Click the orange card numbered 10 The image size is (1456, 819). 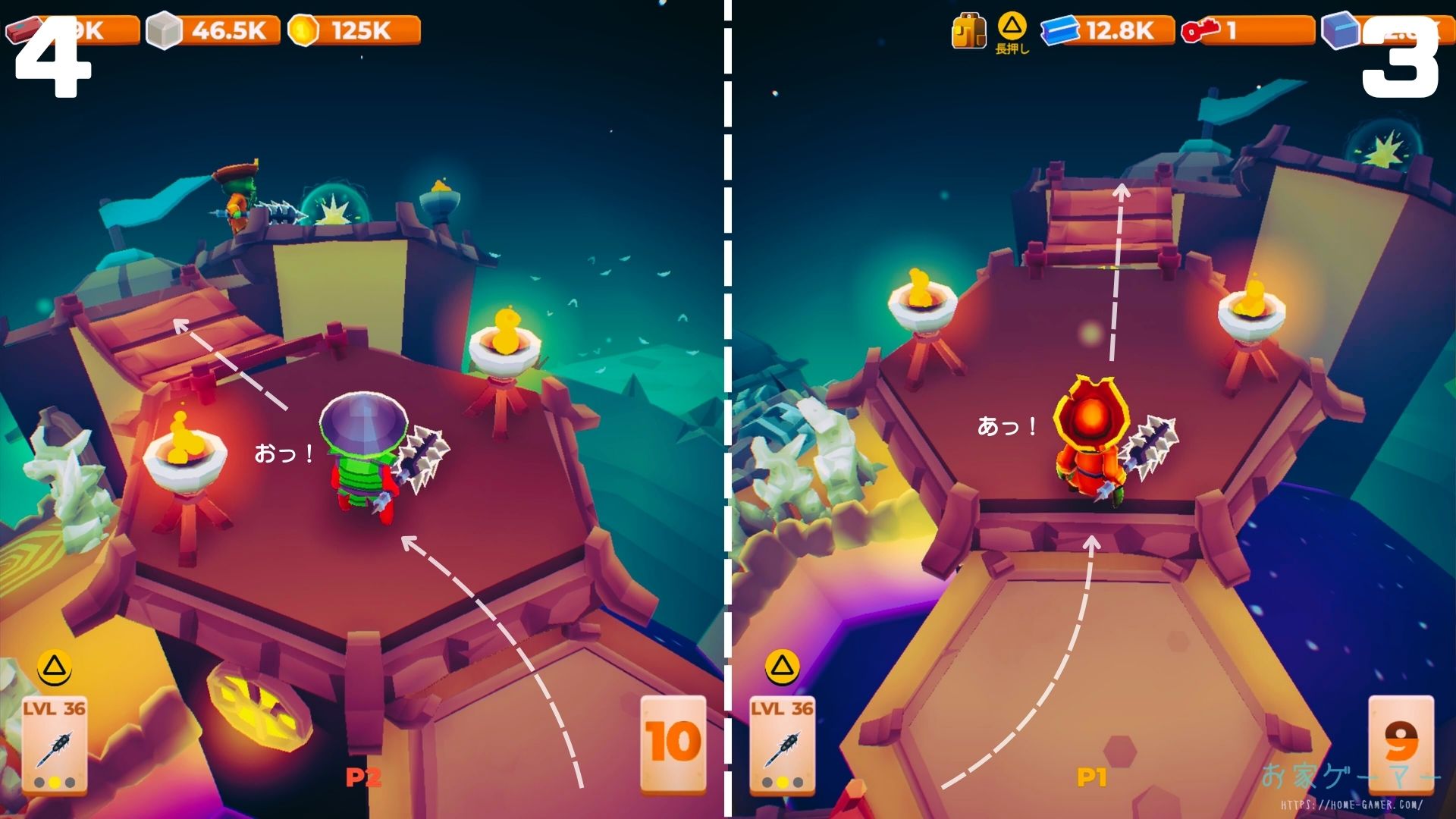(x=673, y=743)
